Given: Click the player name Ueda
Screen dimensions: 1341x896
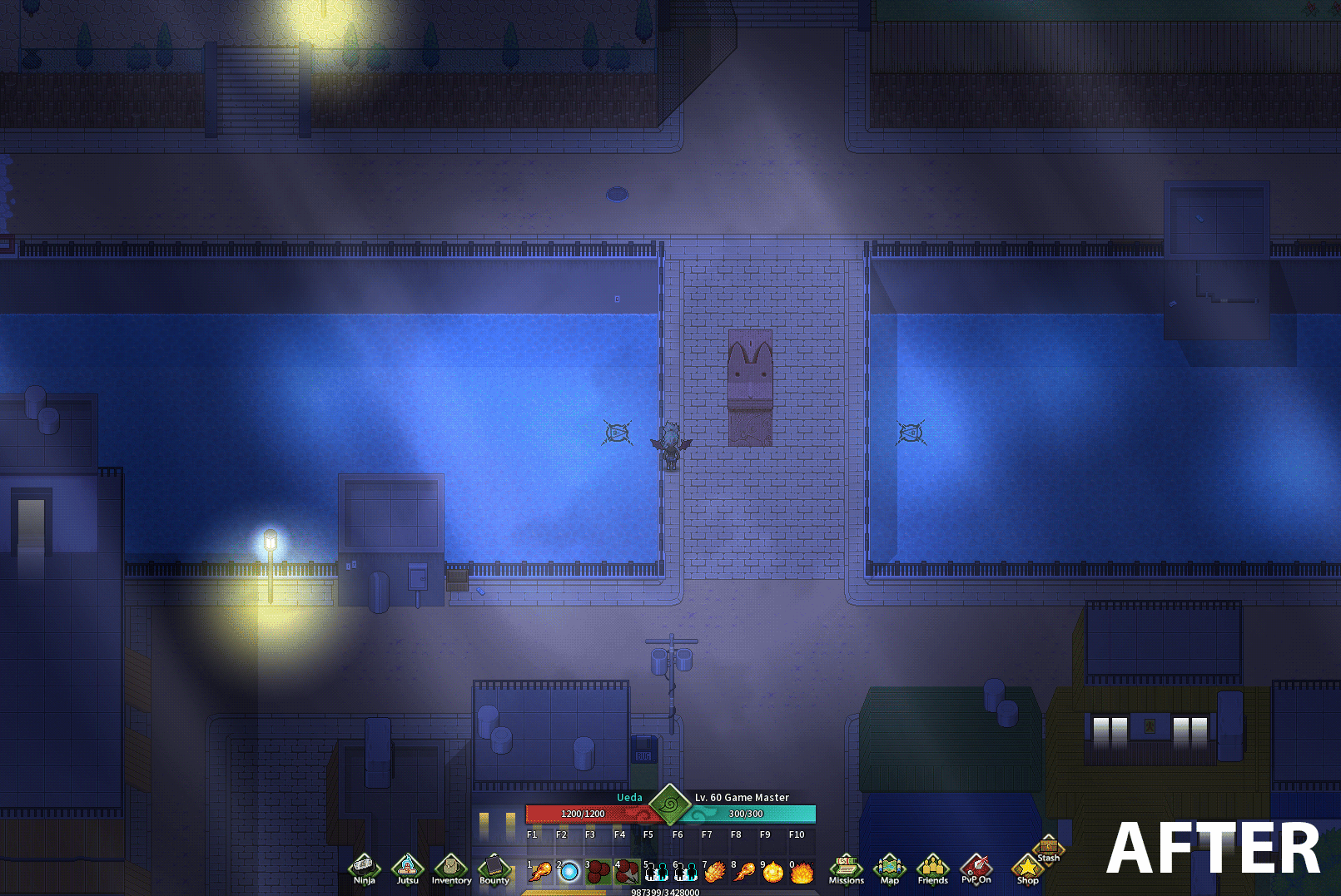Looking at the screenshot, I should point(630,798).
